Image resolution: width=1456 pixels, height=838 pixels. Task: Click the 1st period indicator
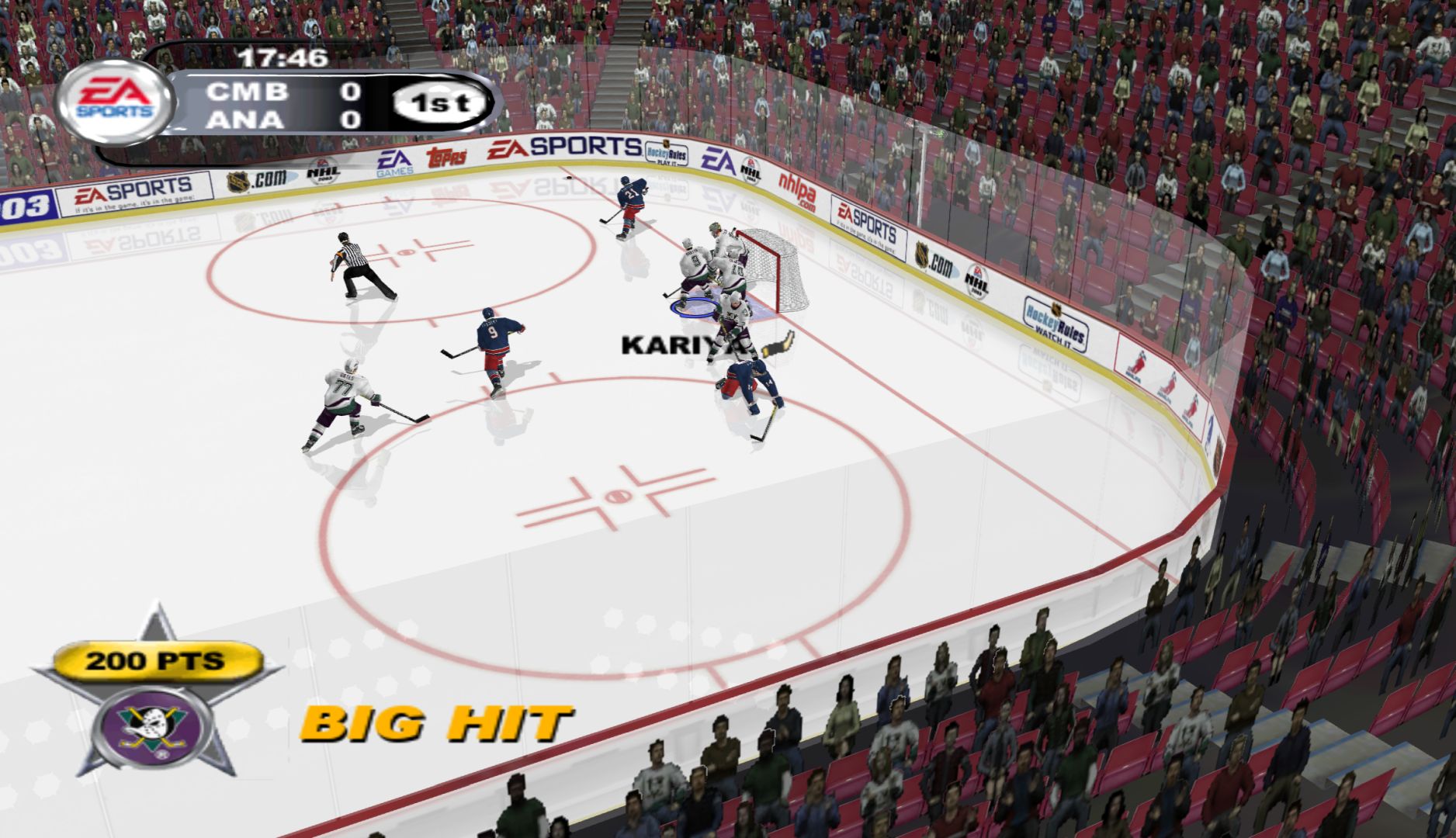coord(440,104)
